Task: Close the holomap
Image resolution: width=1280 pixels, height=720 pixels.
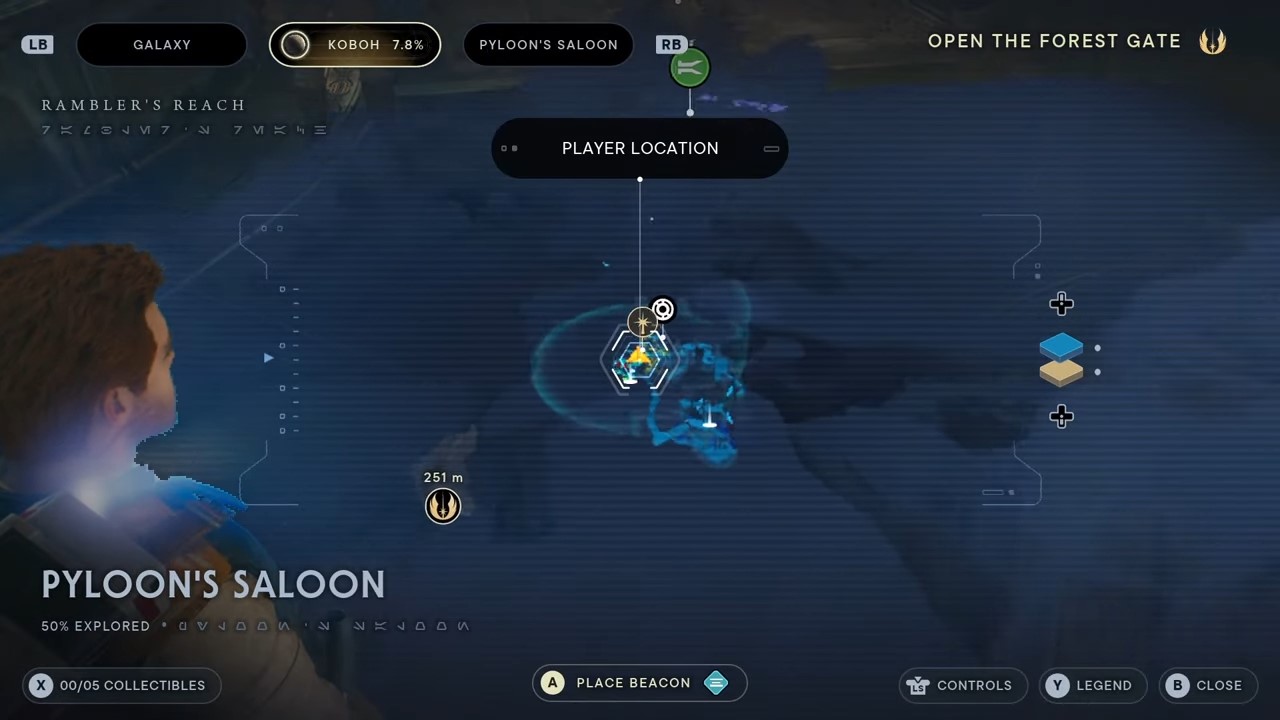Action: (1208, 685)
